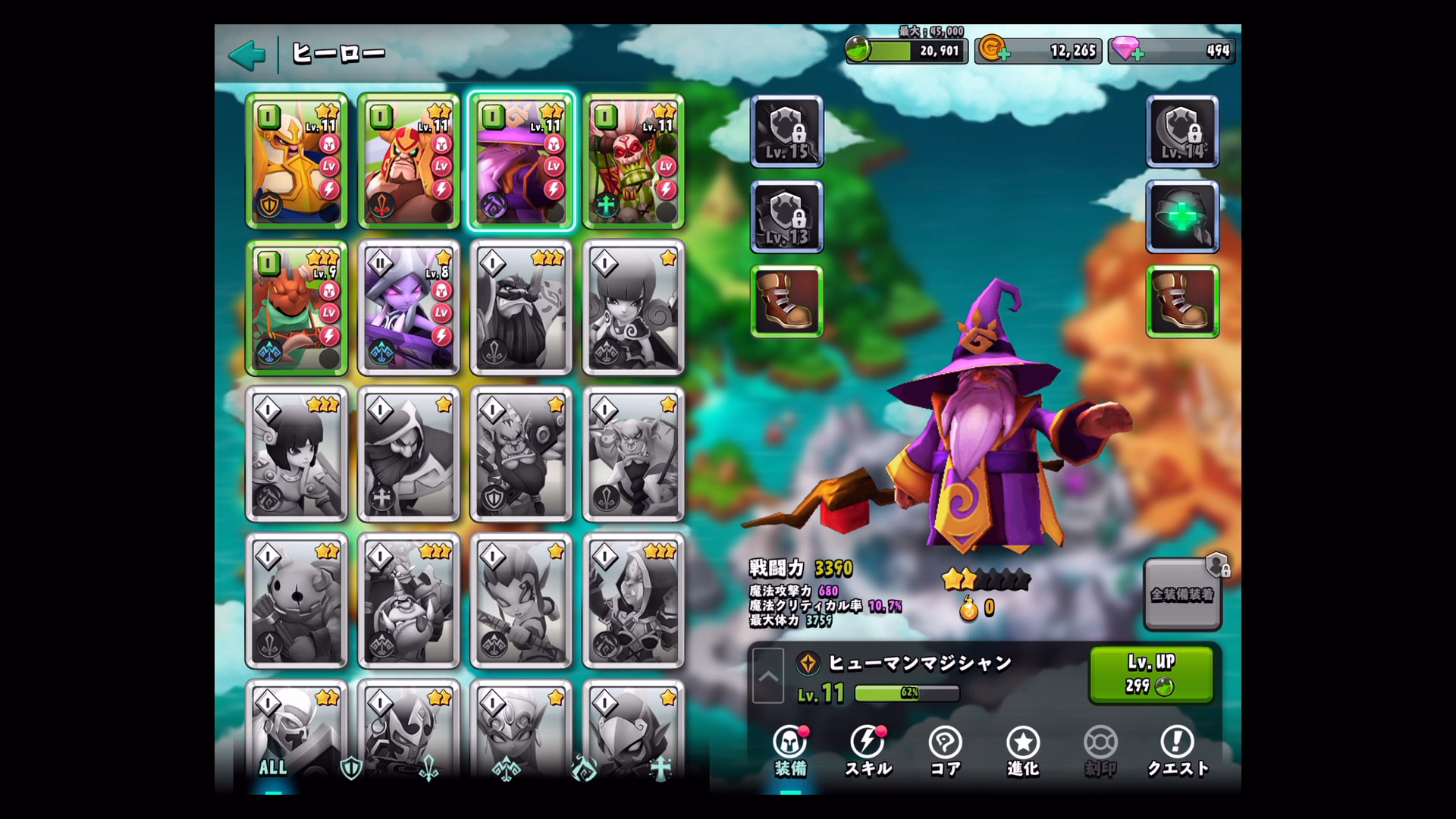Filter heroes by the ALL tab
The image size is (1456, 819).
(273, 767)
